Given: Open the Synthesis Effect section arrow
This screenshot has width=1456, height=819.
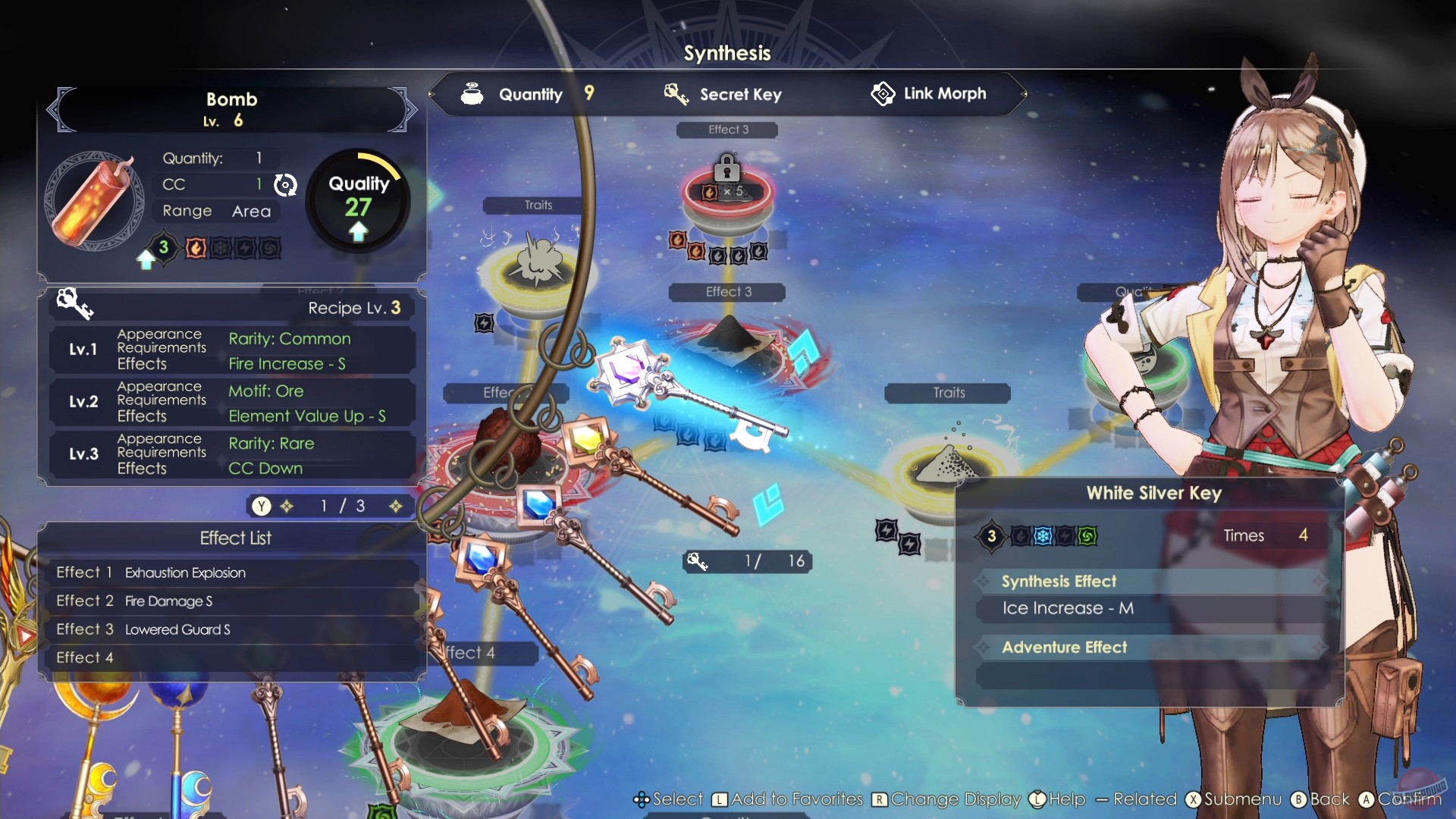Looking at the screenshot, I should 984,581.
